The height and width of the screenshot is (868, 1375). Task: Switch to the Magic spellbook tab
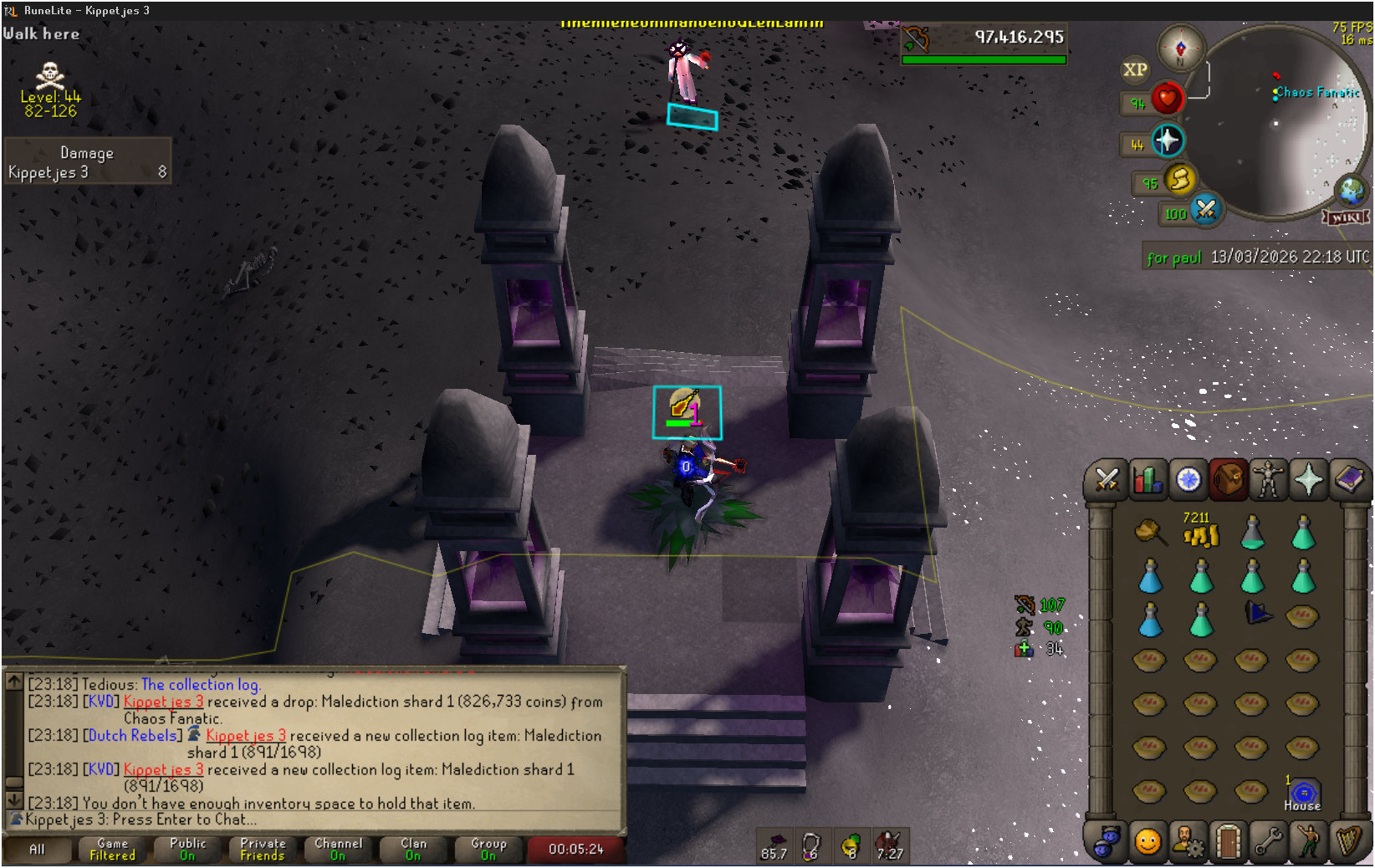pos(1349,480)
